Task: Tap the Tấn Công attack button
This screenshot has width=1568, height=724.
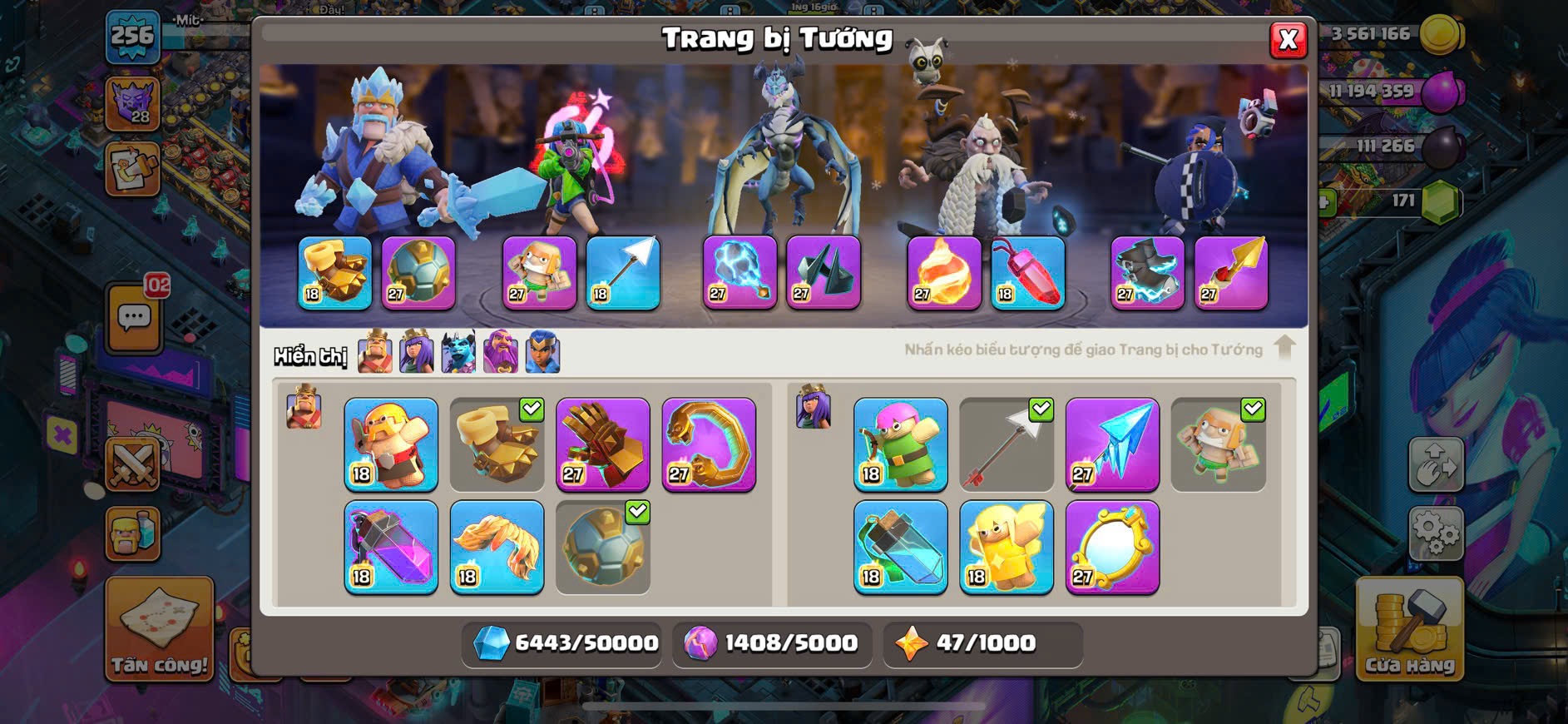Action: 160,630
